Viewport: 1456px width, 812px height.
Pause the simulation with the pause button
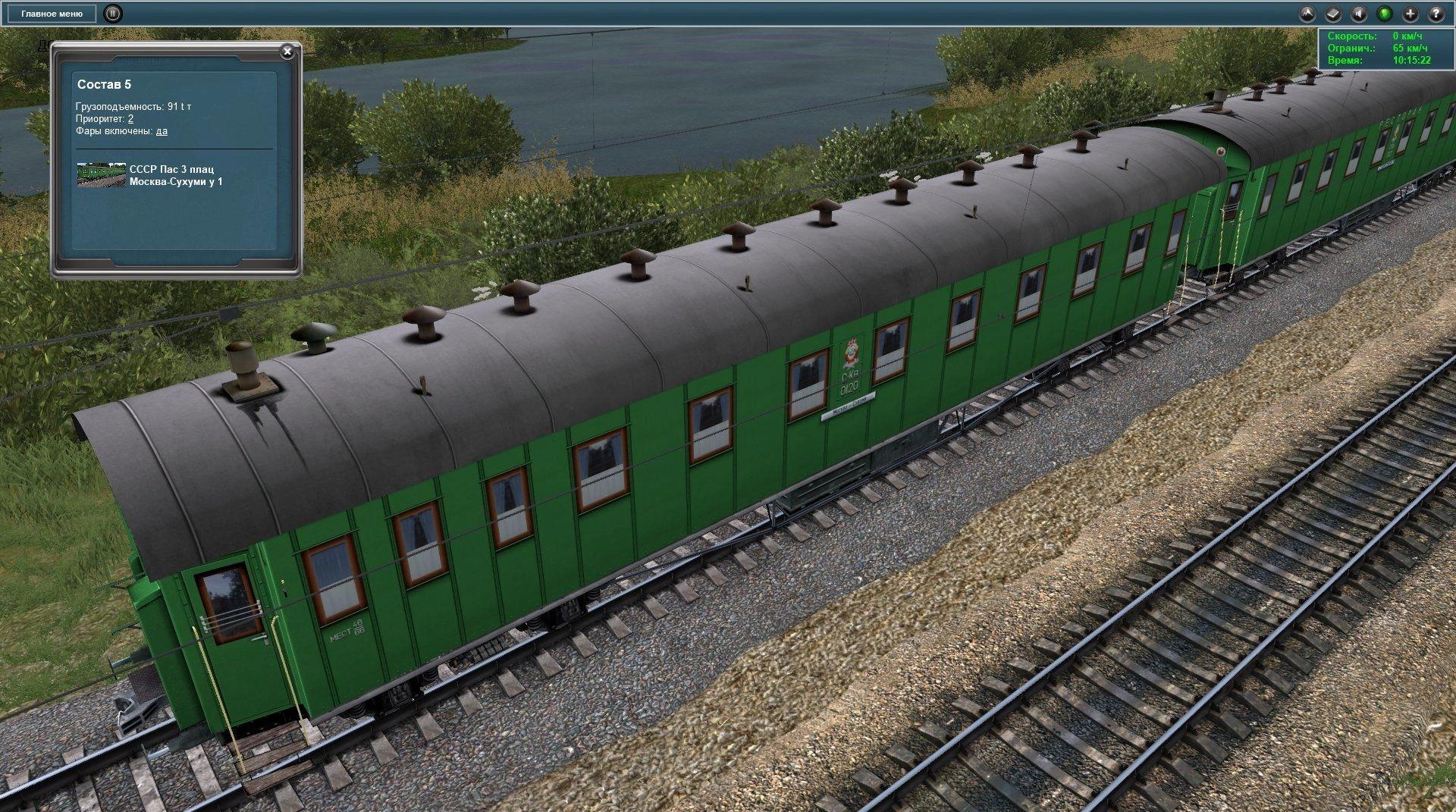(112, 14)
